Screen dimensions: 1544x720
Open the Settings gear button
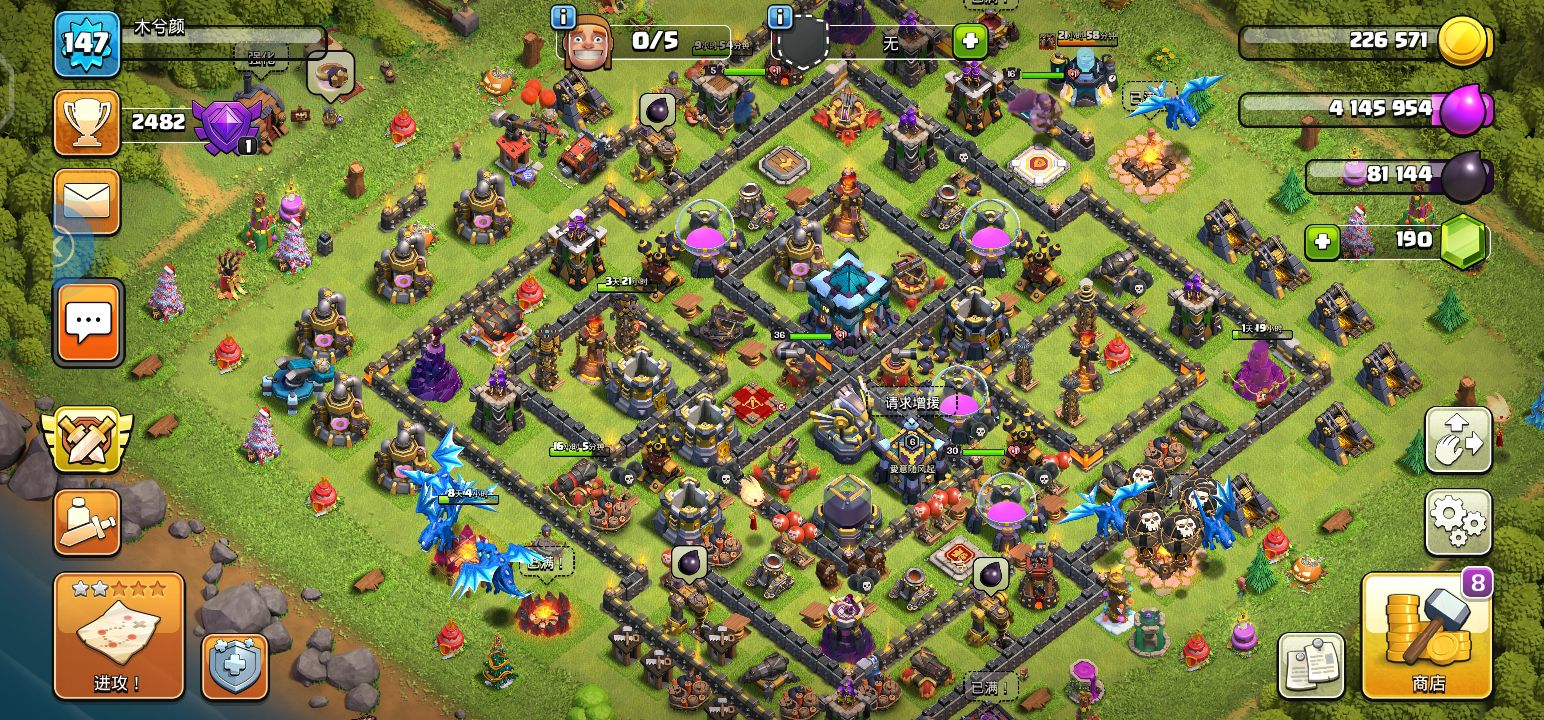(1458, 521)
